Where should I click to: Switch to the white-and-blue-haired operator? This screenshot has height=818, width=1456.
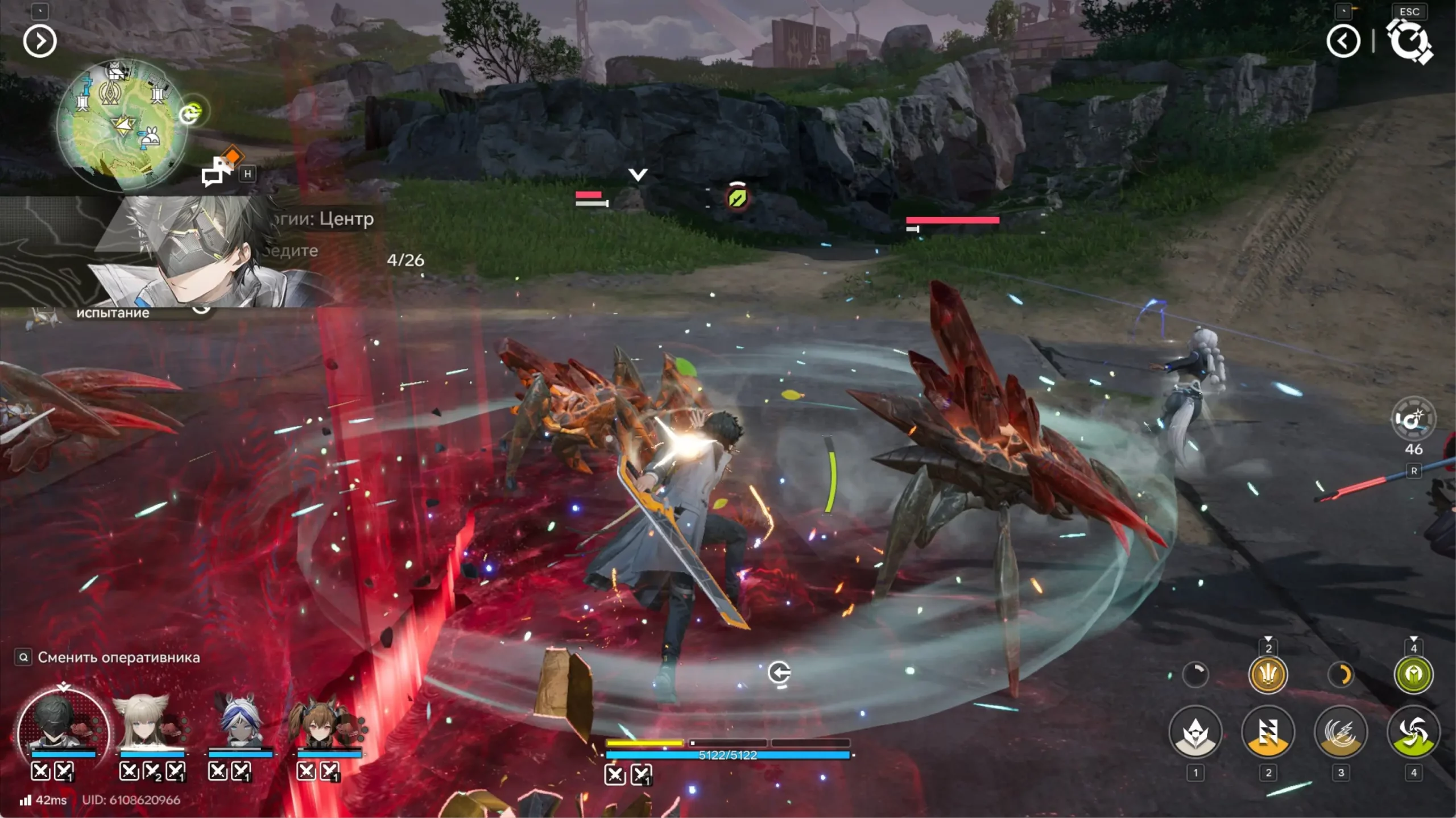click(240, 723)
